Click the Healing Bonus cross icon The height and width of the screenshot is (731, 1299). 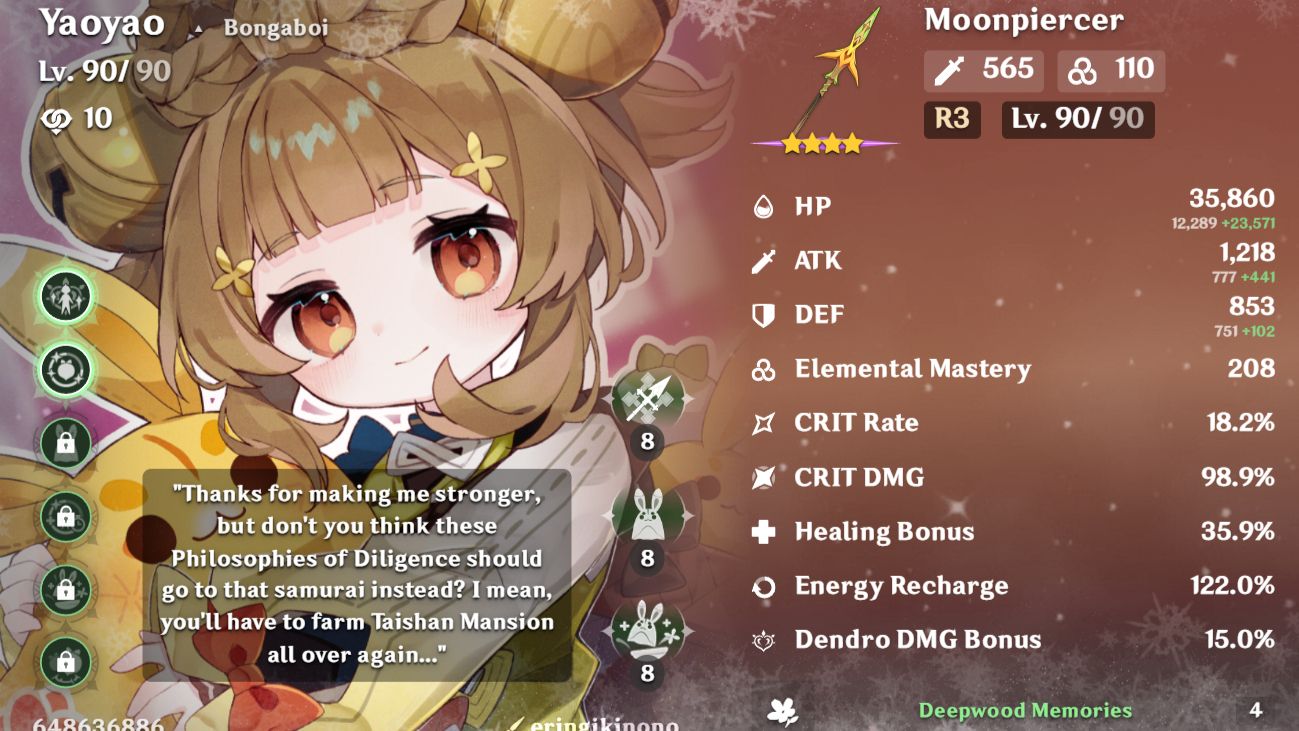[765, 532]
